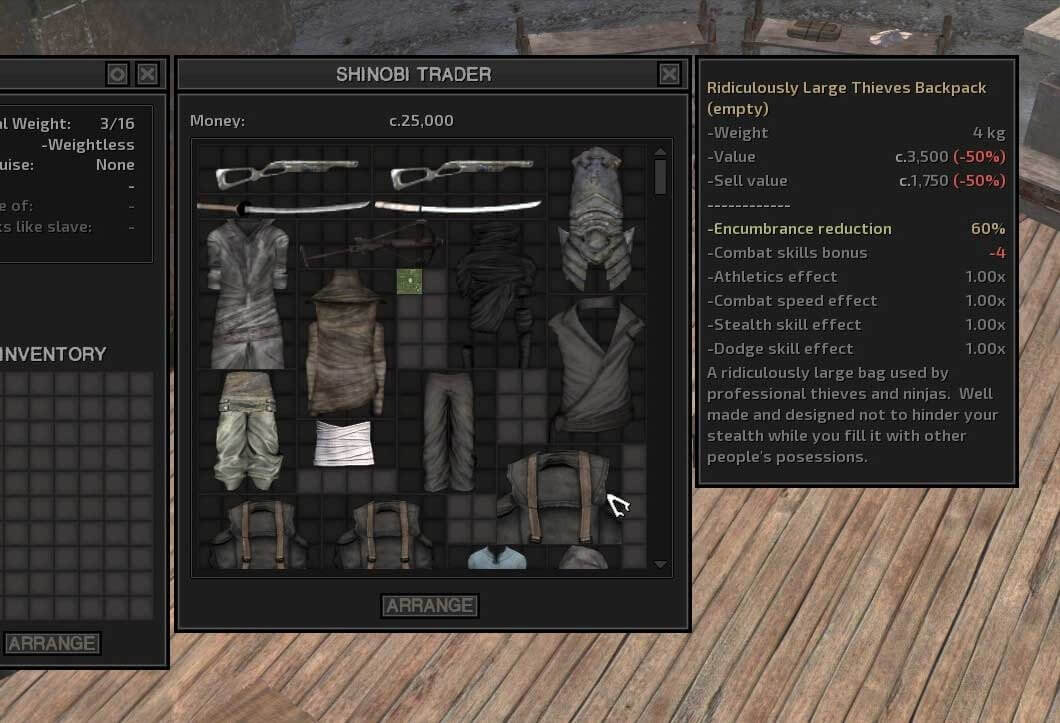
Task: Select the thieves backpack under the cursor
Action: click(553, 496)
